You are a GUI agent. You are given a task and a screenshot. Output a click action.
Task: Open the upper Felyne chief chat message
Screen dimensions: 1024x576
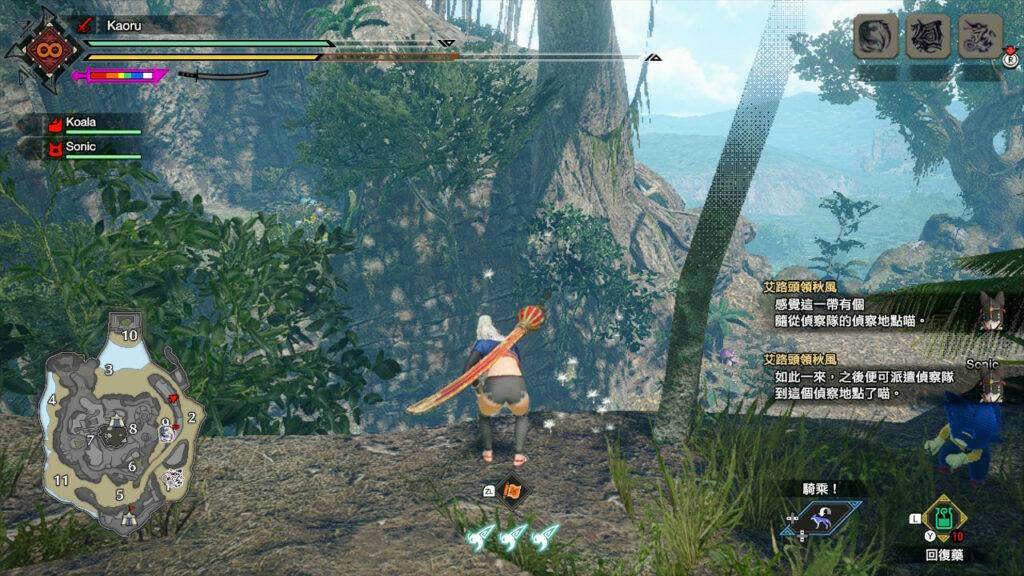click(x=848, y=303)
